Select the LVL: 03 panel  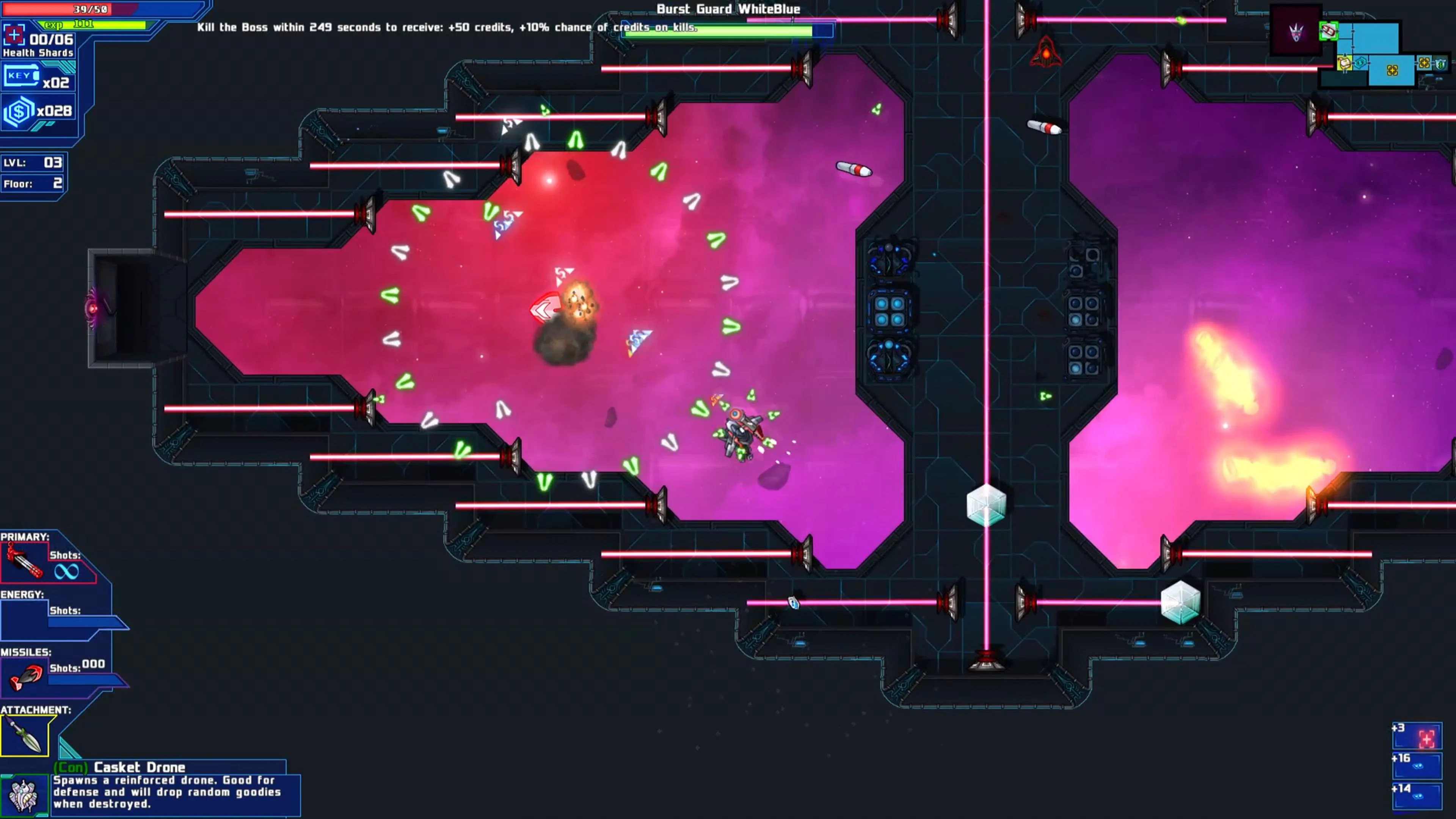tap(31, 163)
